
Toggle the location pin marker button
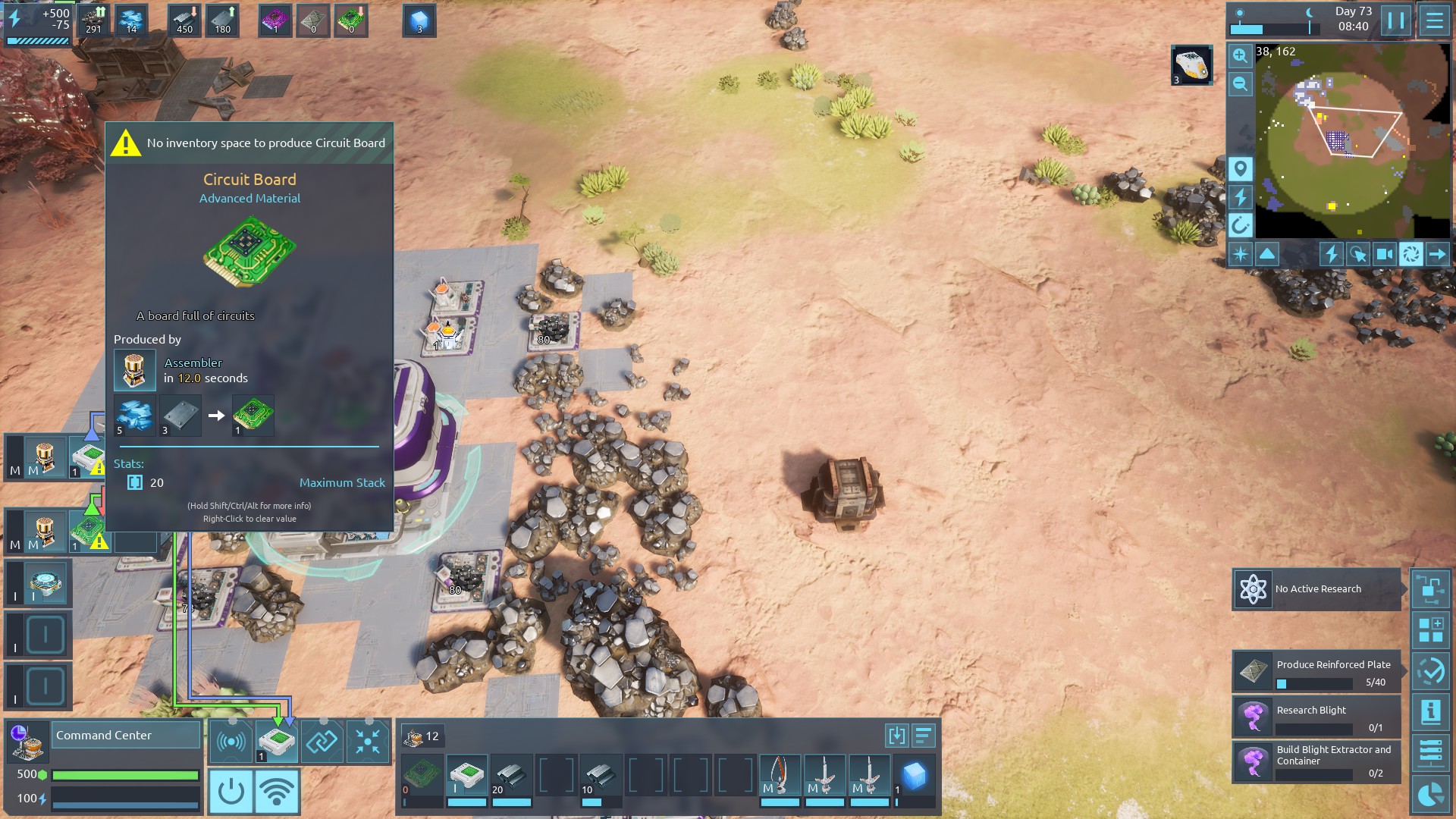coord(1240,168)
